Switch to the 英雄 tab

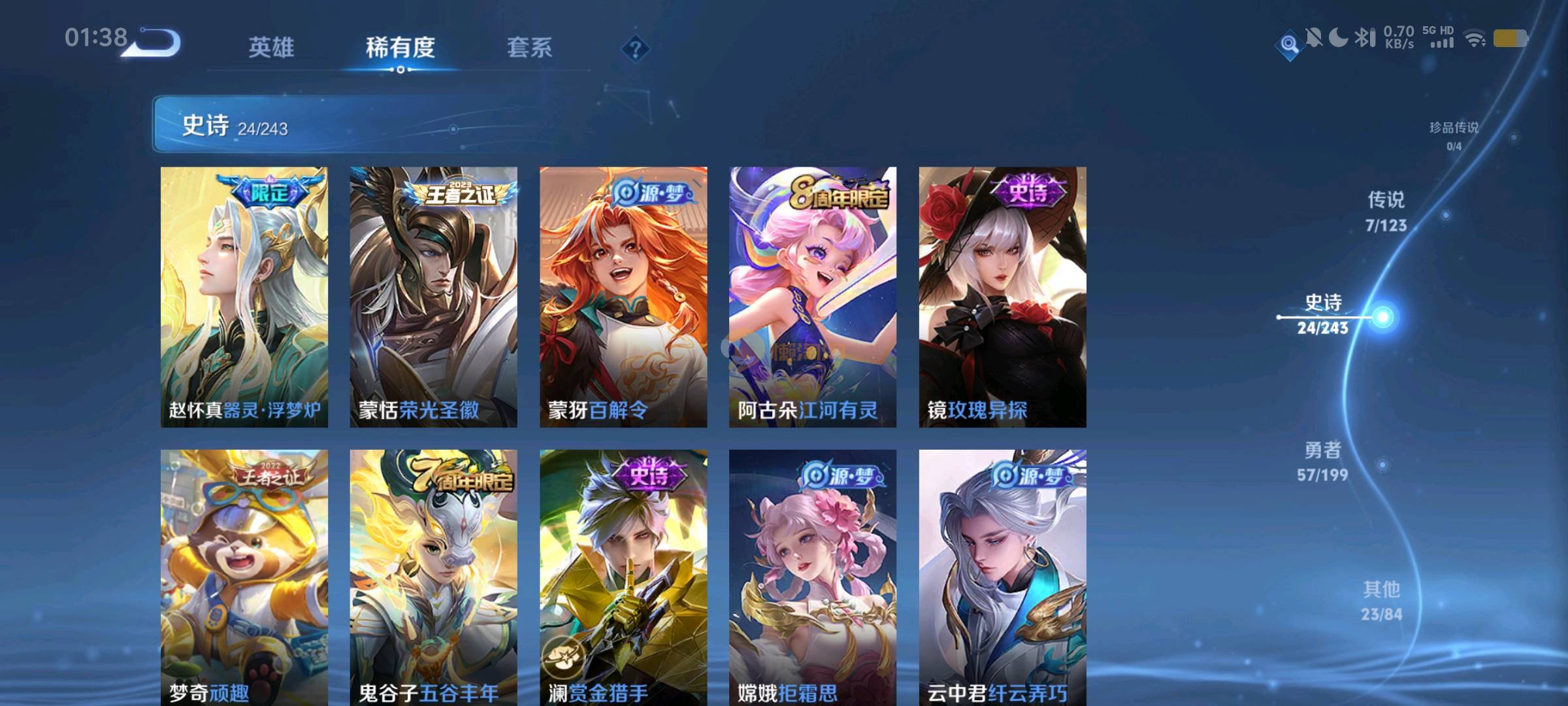(x=271, y=48)
